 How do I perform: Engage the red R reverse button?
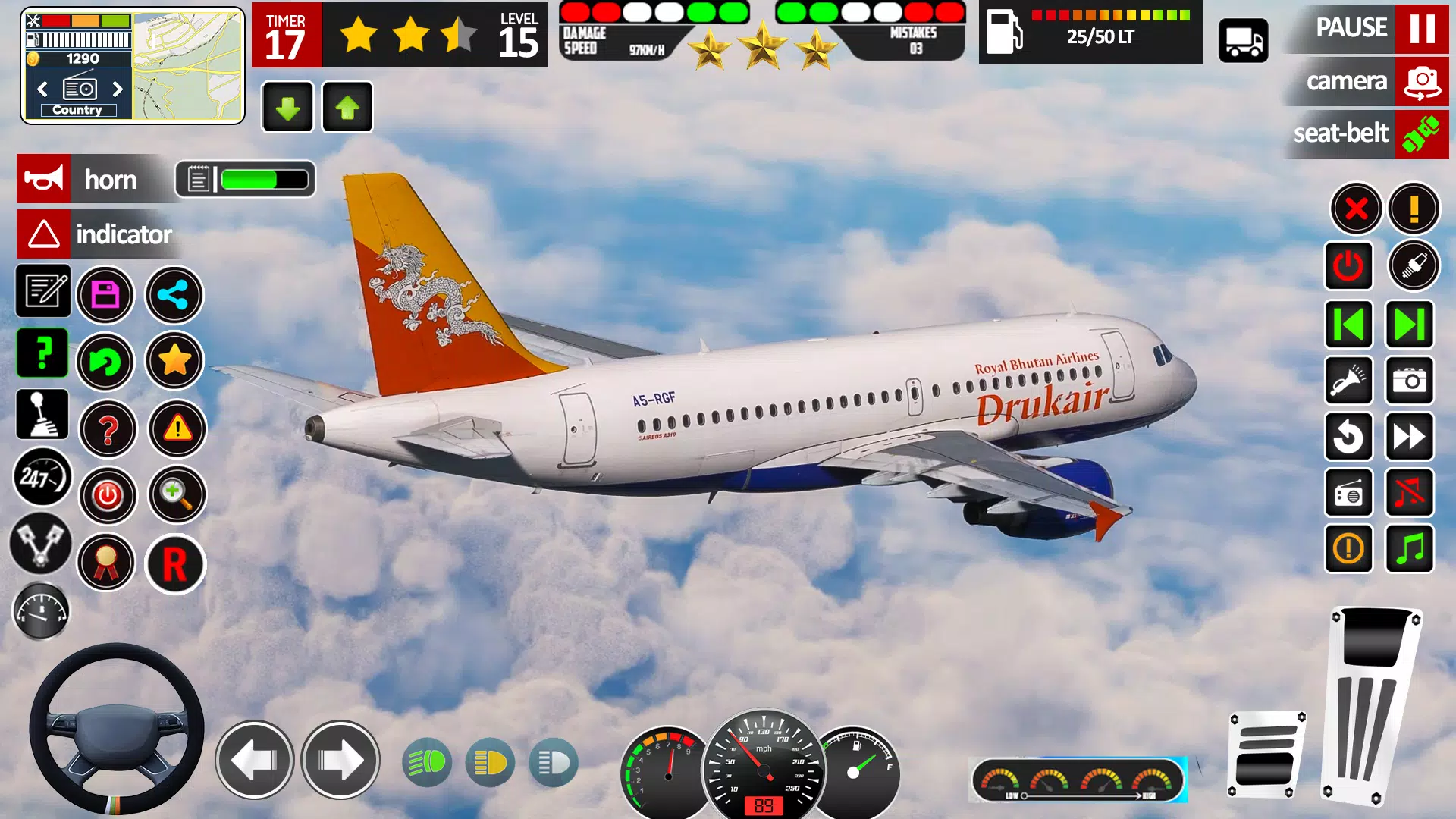175,564
